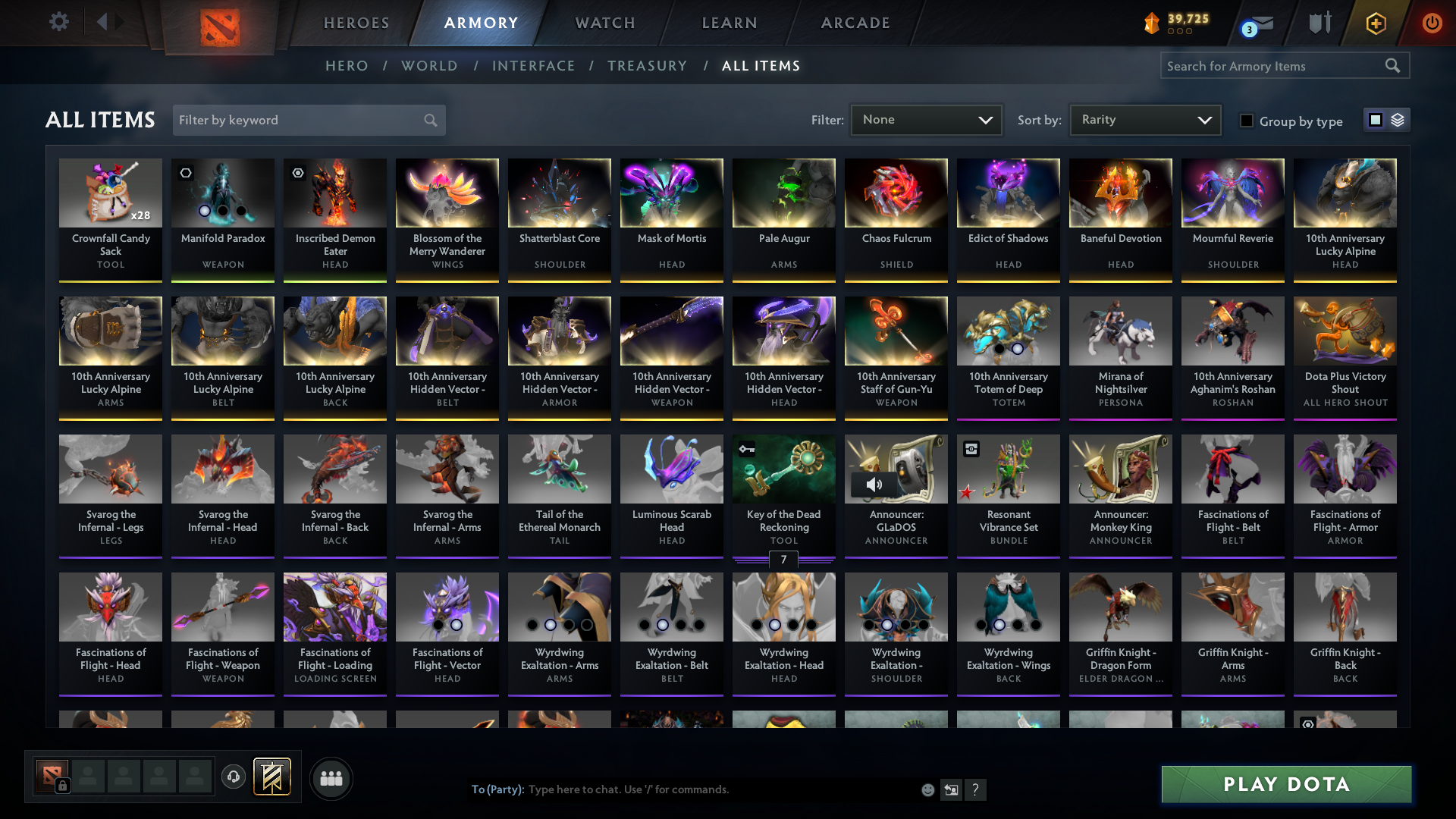This screenshot has width=1456, height=819.
Task: Click the gold hexagon plus icon
Action: pyautogui.click(x=1376, y=23)
